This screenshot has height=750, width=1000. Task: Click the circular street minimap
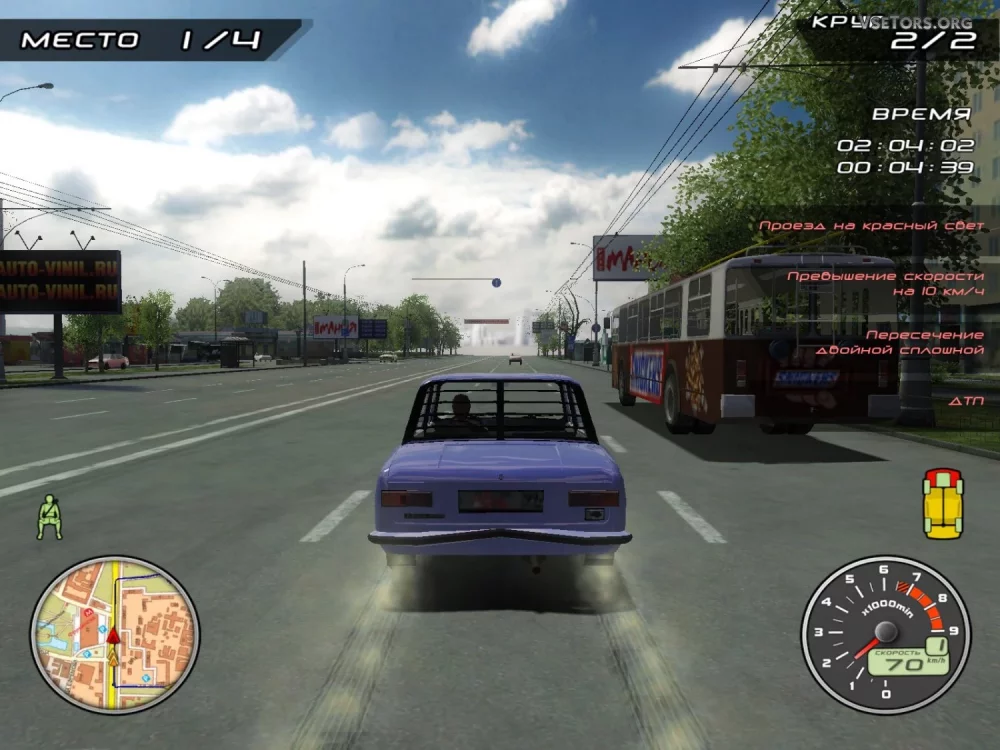pos(114,635)
